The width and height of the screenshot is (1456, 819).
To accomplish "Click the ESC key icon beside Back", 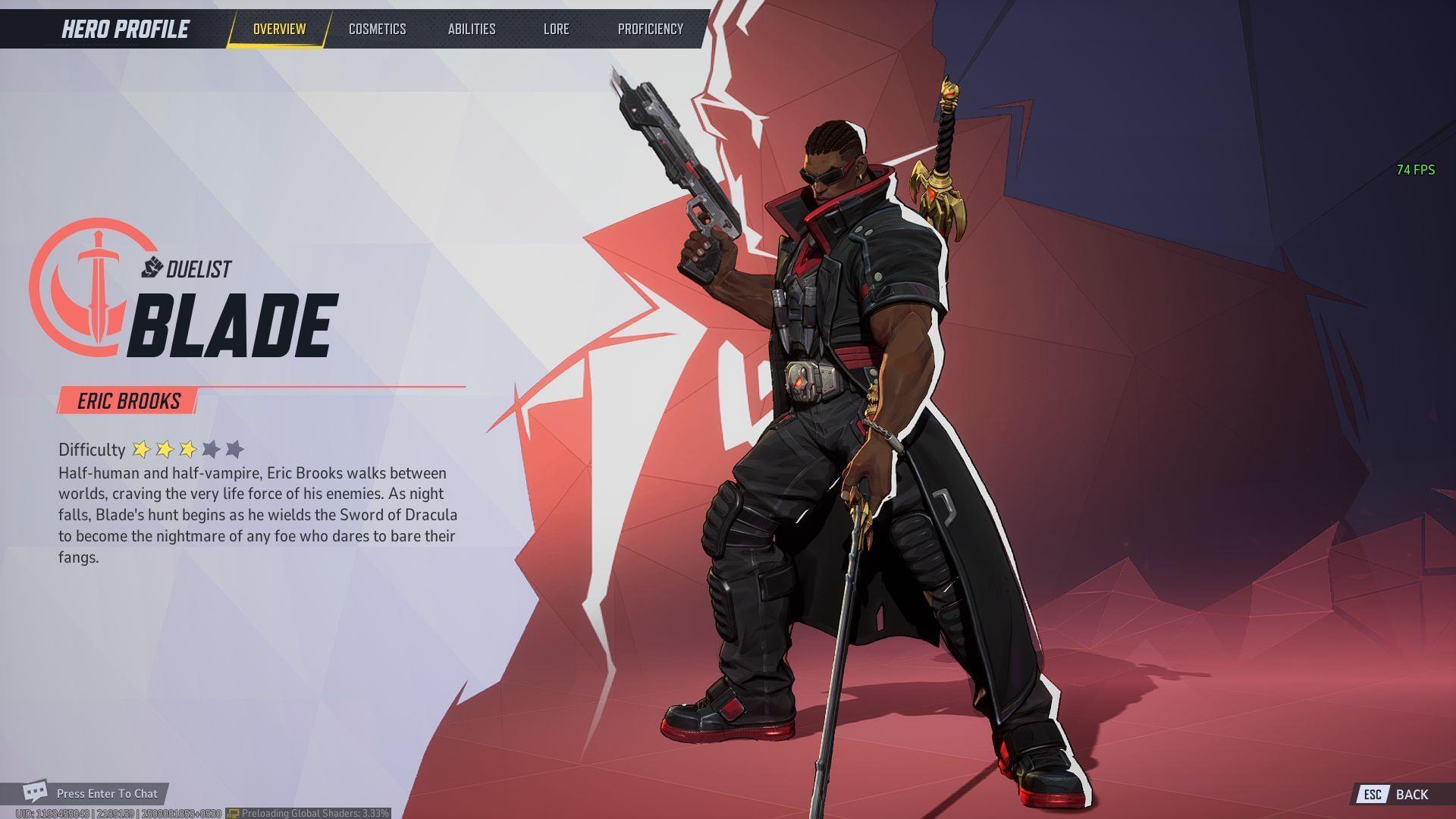I will (1374, 795).
